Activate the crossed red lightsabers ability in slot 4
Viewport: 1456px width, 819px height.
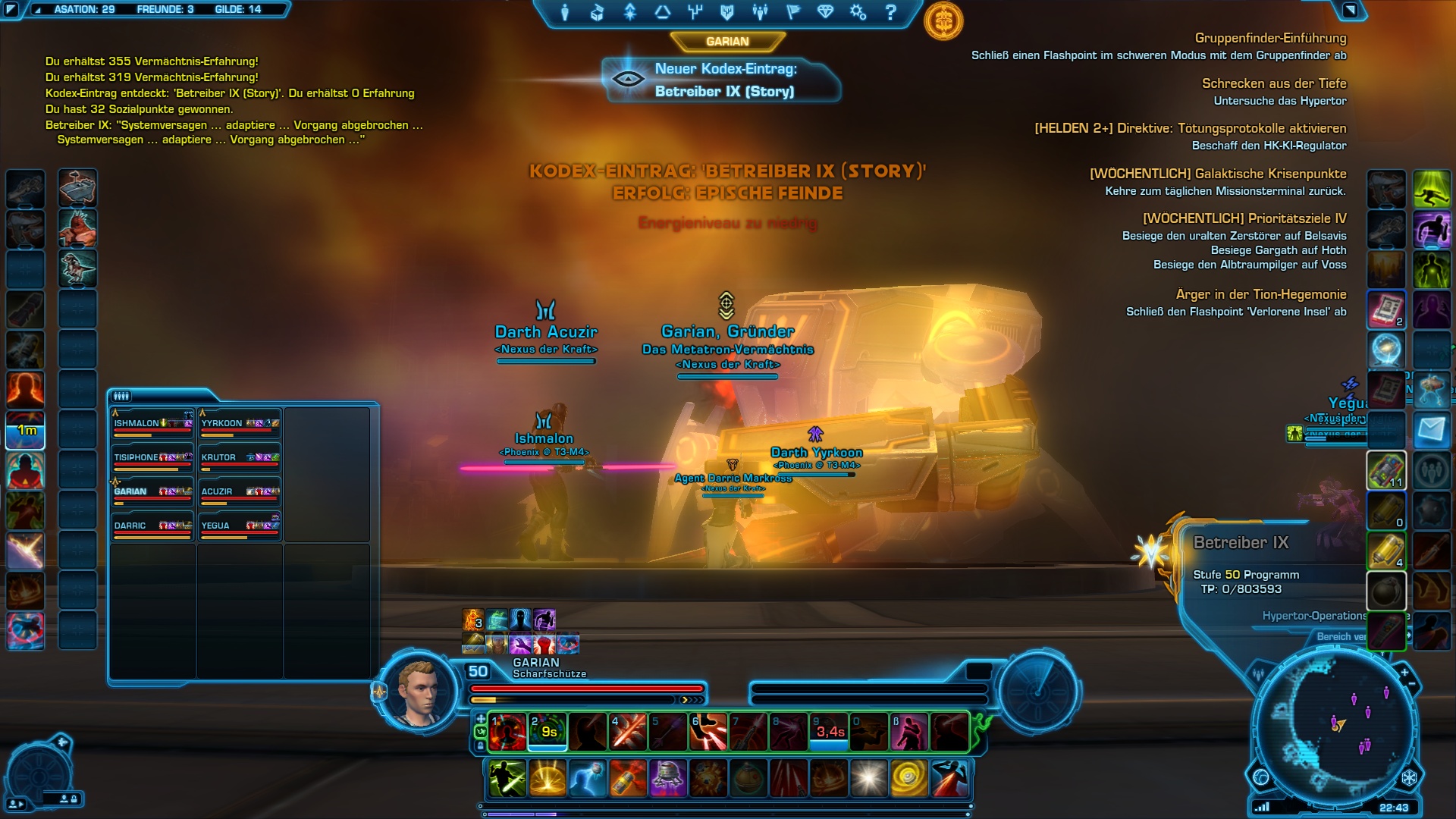click(628, 733)
